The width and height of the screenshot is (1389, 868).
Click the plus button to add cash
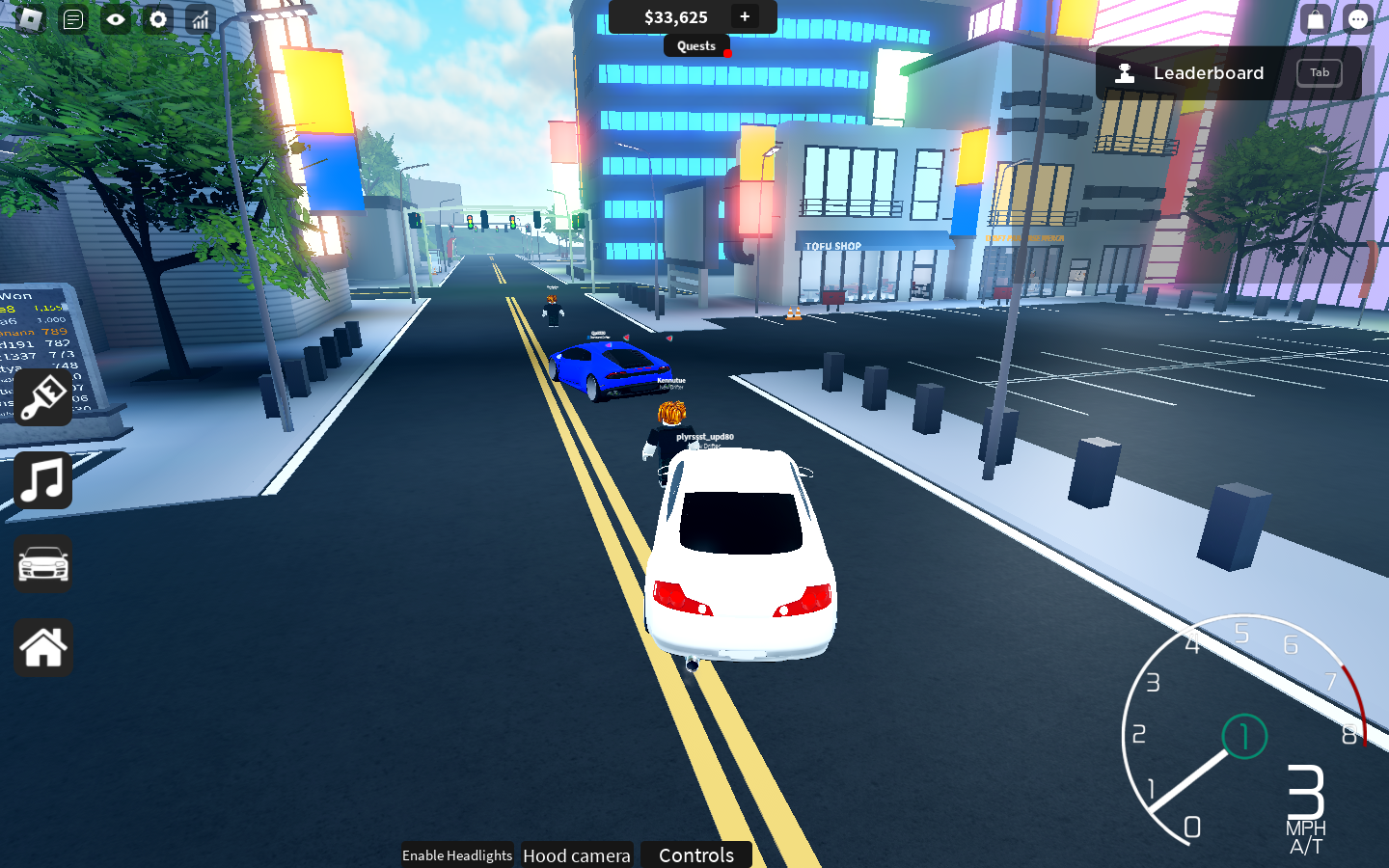coord(745,16)
